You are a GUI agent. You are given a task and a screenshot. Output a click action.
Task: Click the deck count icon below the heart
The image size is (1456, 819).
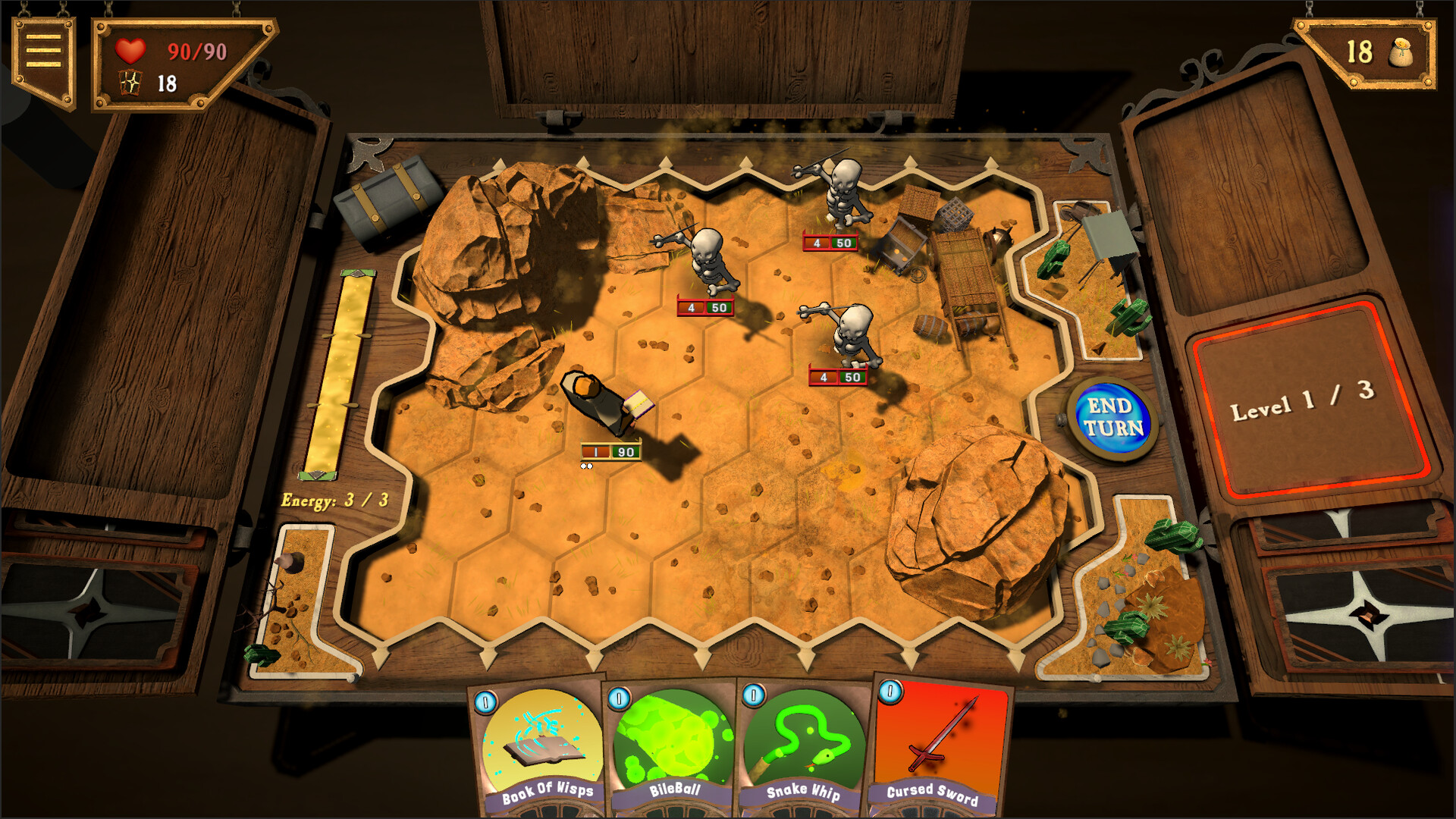[130, 83]
